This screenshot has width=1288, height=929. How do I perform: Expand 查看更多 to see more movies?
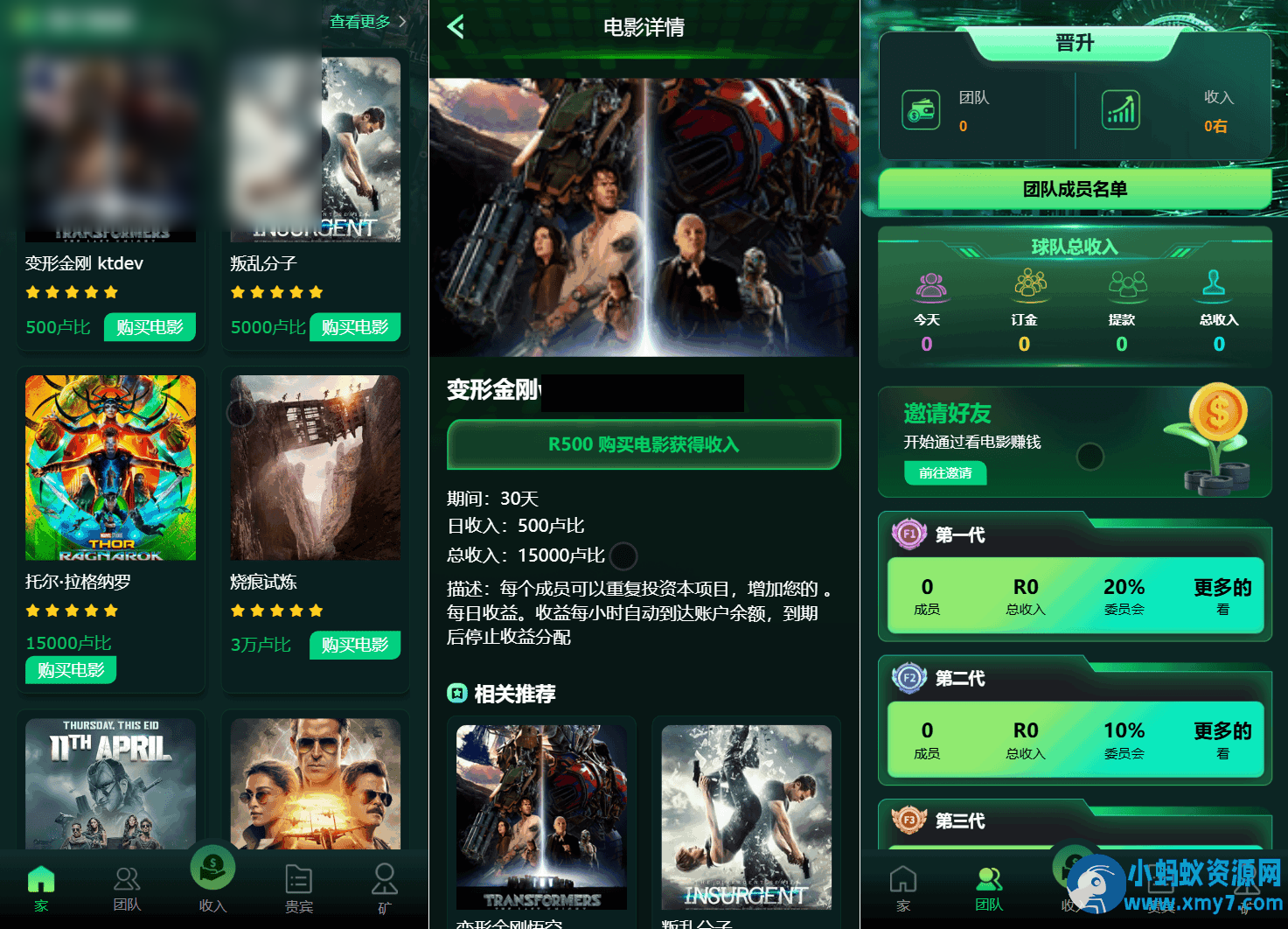[x=360, y=21]
